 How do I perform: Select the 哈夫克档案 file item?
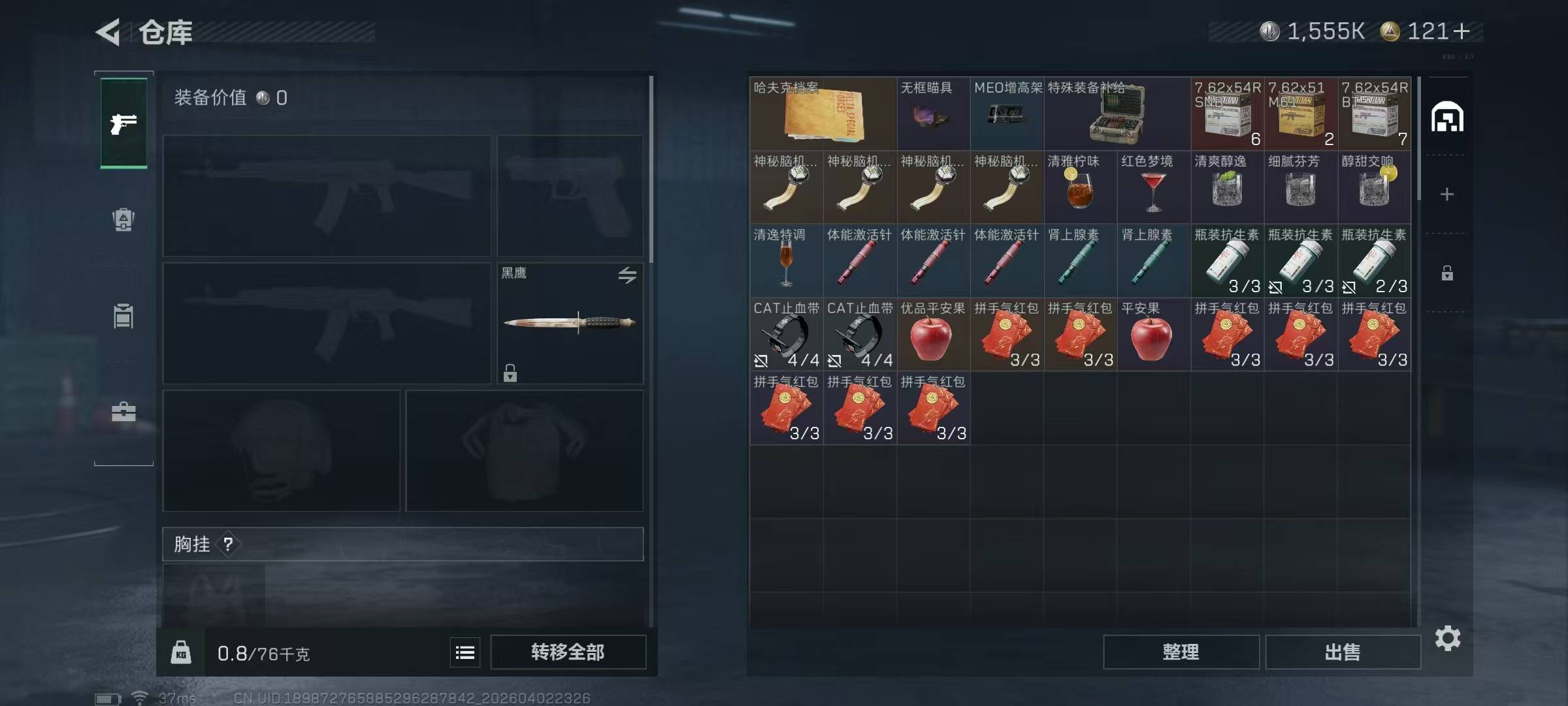pyautogui.click(x=823, y=114)
